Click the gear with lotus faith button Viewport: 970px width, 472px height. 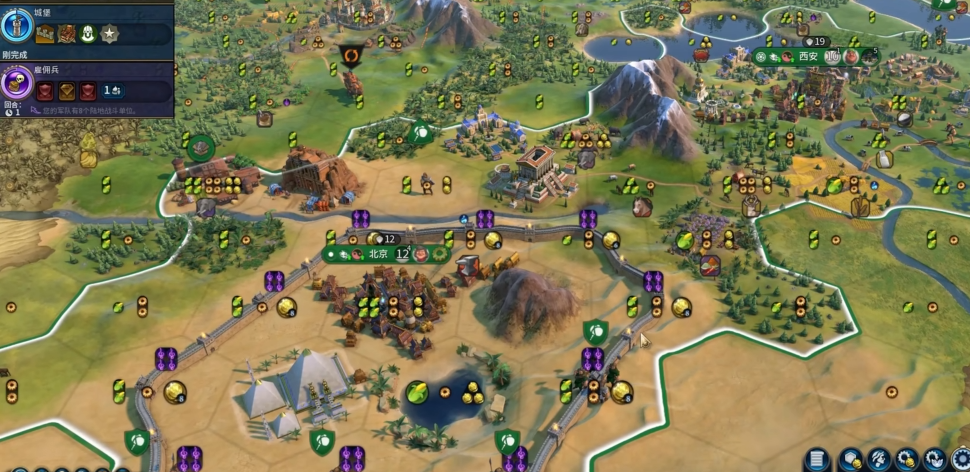[x=934, y=461]
